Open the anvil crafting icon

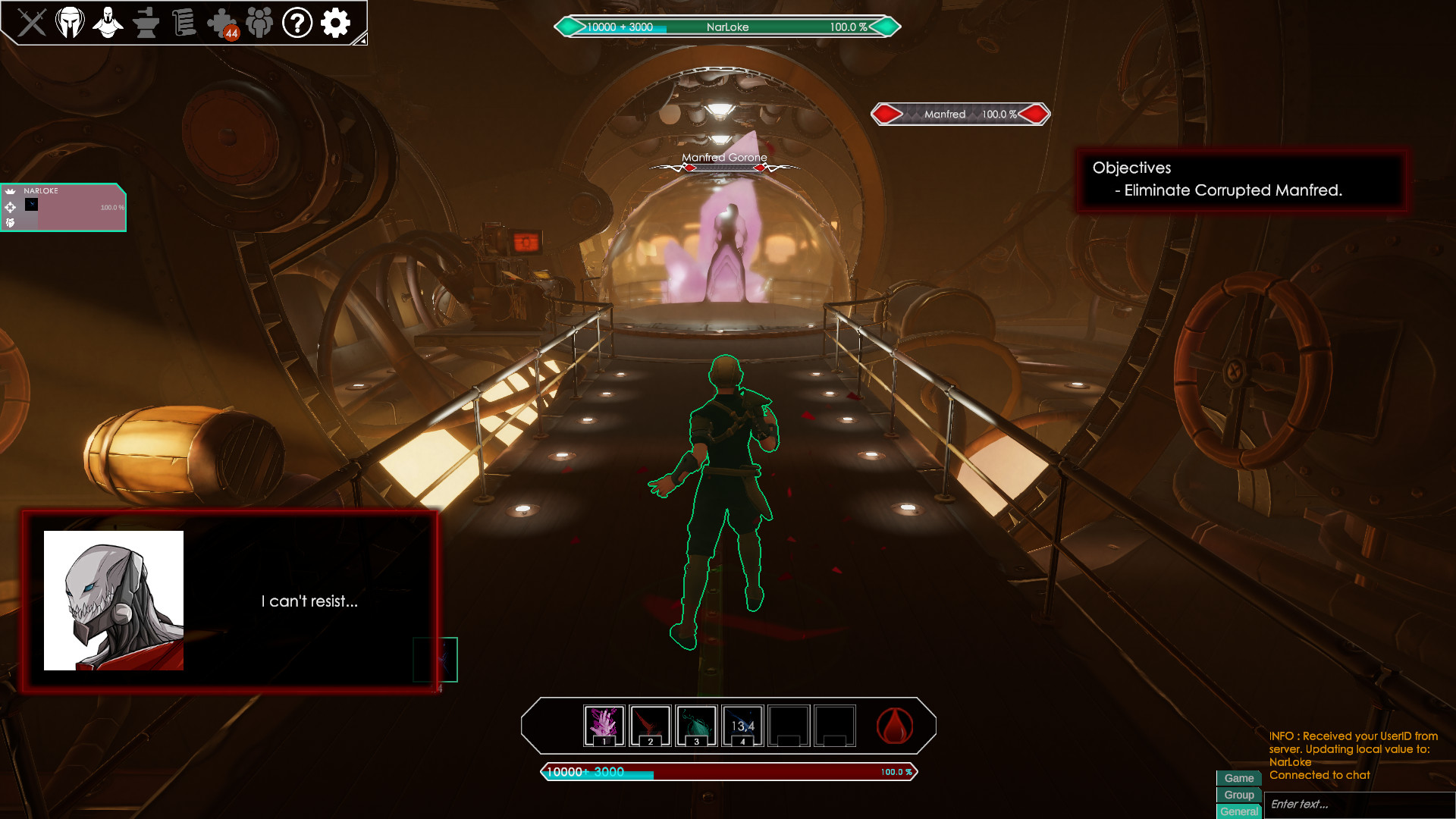click(146, 23)
